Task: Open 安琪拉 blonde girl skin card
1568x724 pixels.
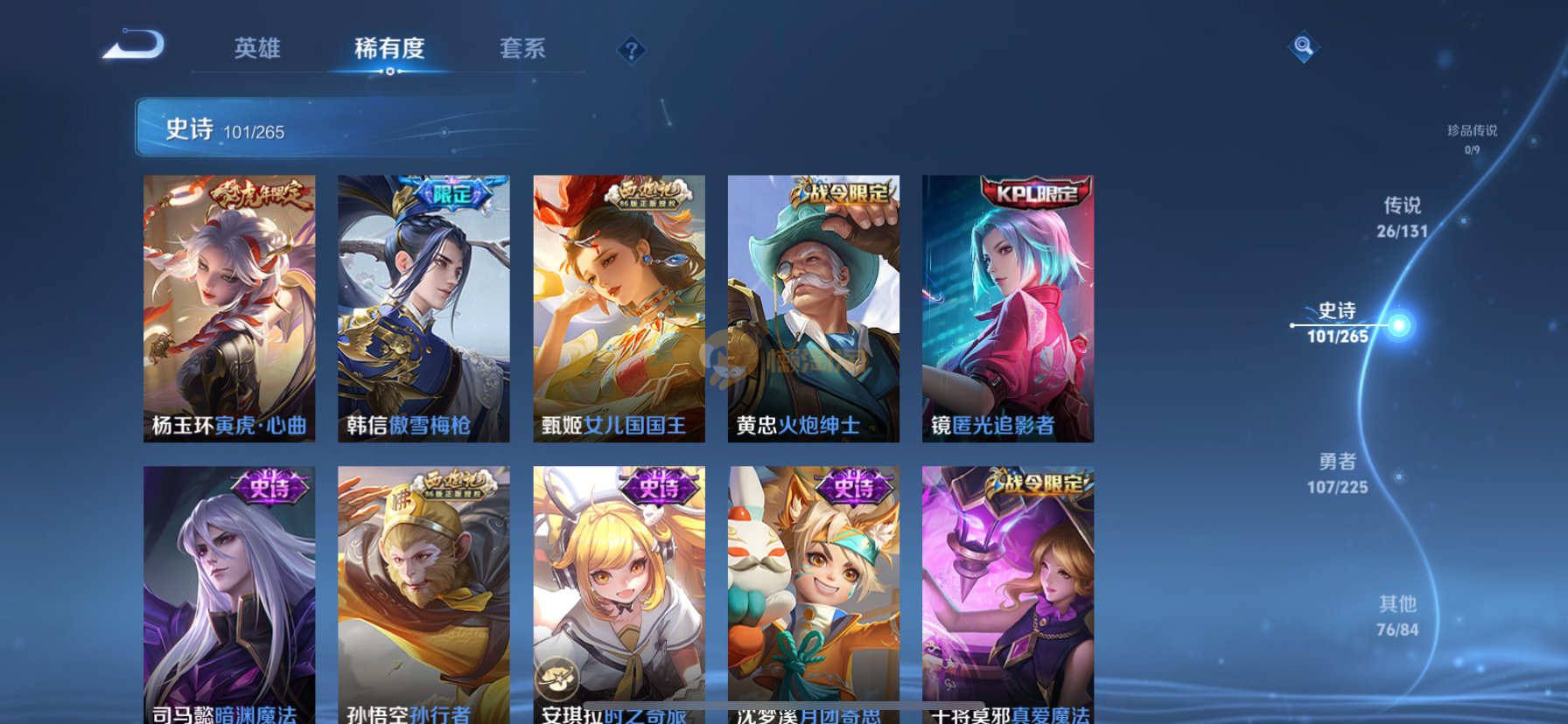Action: point(619,595)
